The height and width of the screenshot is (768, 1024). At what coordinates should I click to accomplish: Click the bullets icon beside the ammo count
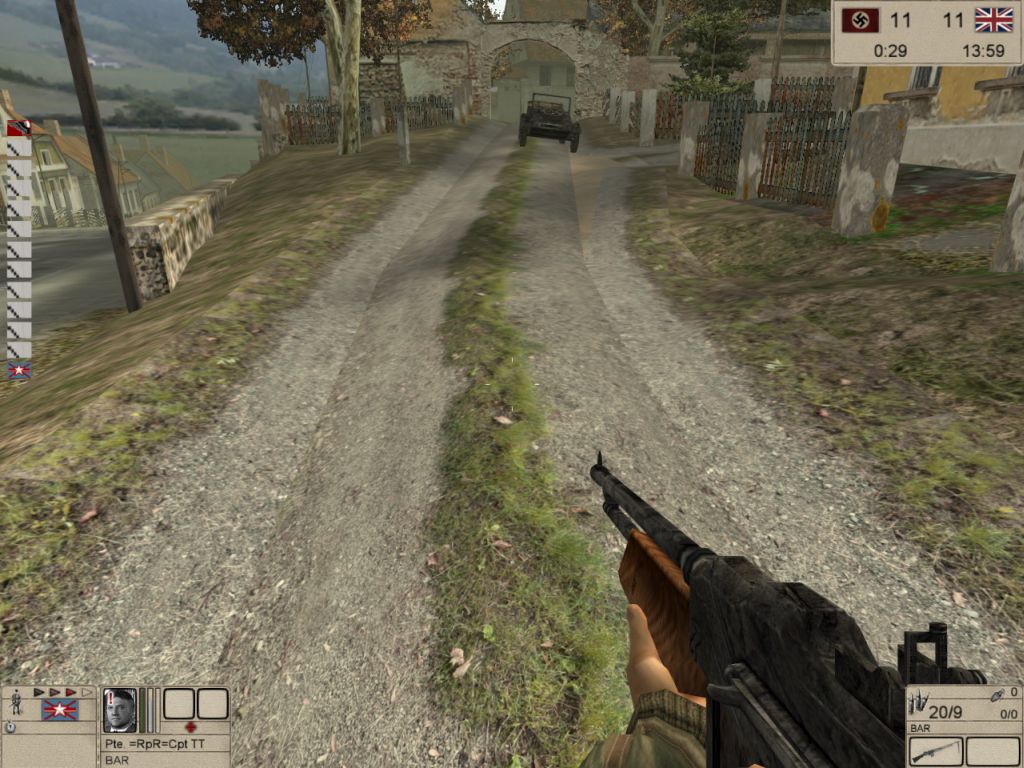point(916,705)
